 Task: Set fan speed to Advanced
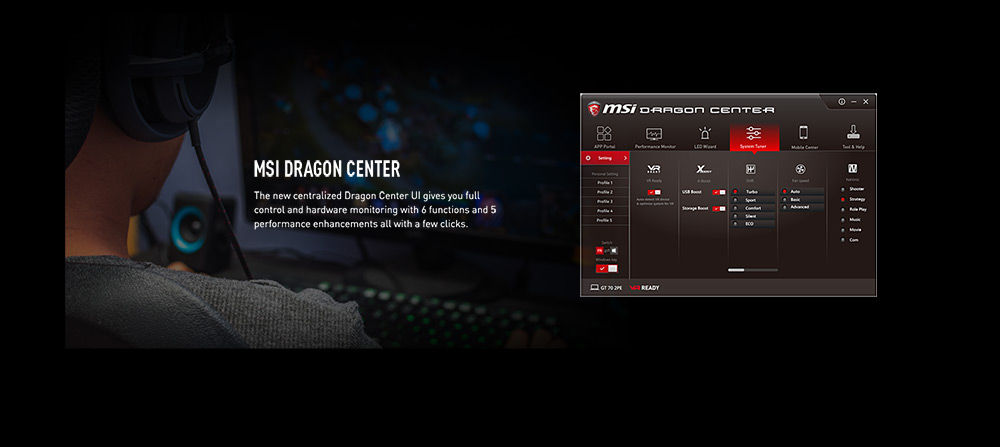click(x=800, y=207)
